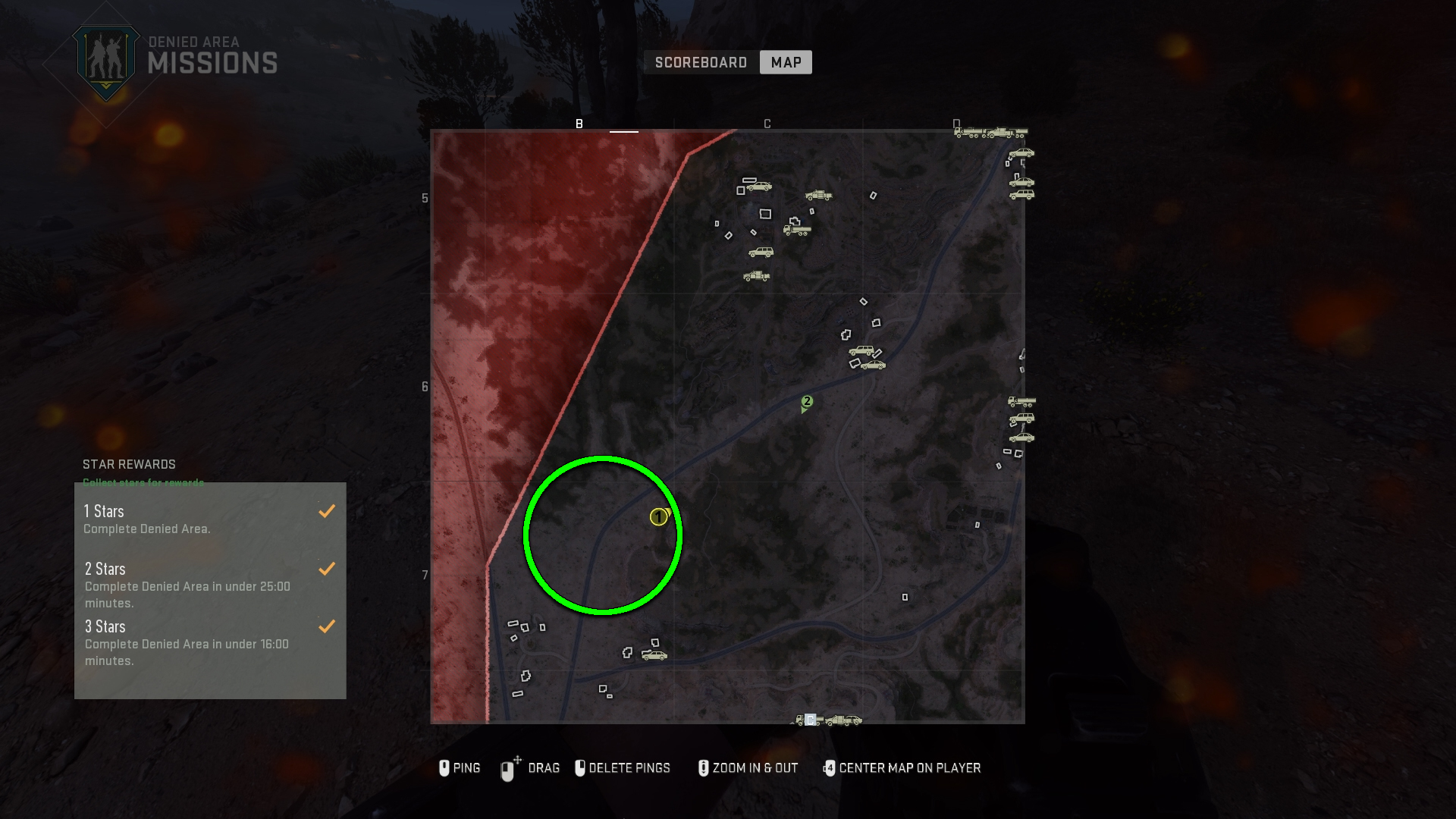
Task: Toggle the 3 Stars completion checkmark
Action: 327,626
